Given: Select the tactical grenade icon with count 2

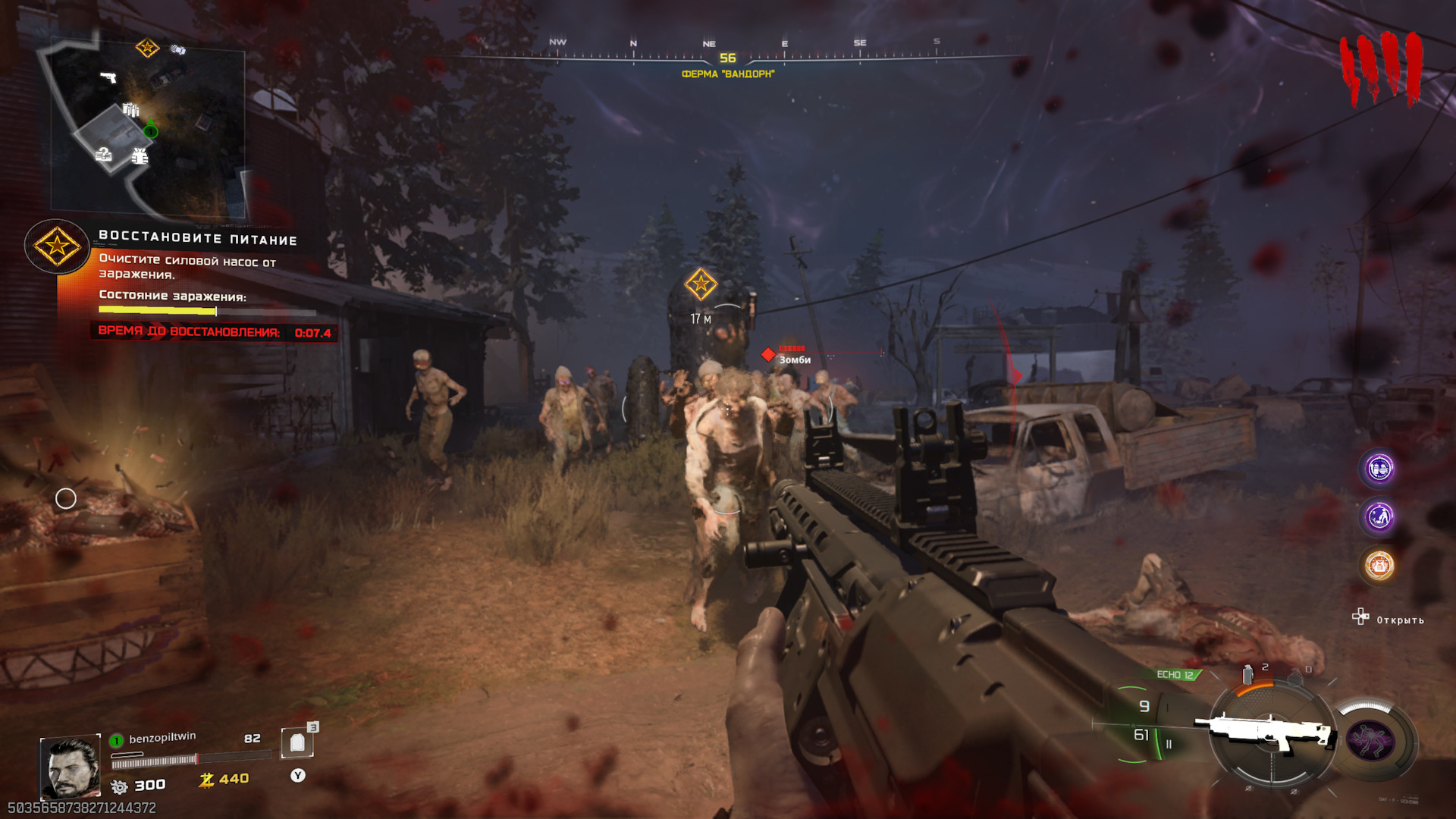Looking at the screenshot, I should 1248,674.
